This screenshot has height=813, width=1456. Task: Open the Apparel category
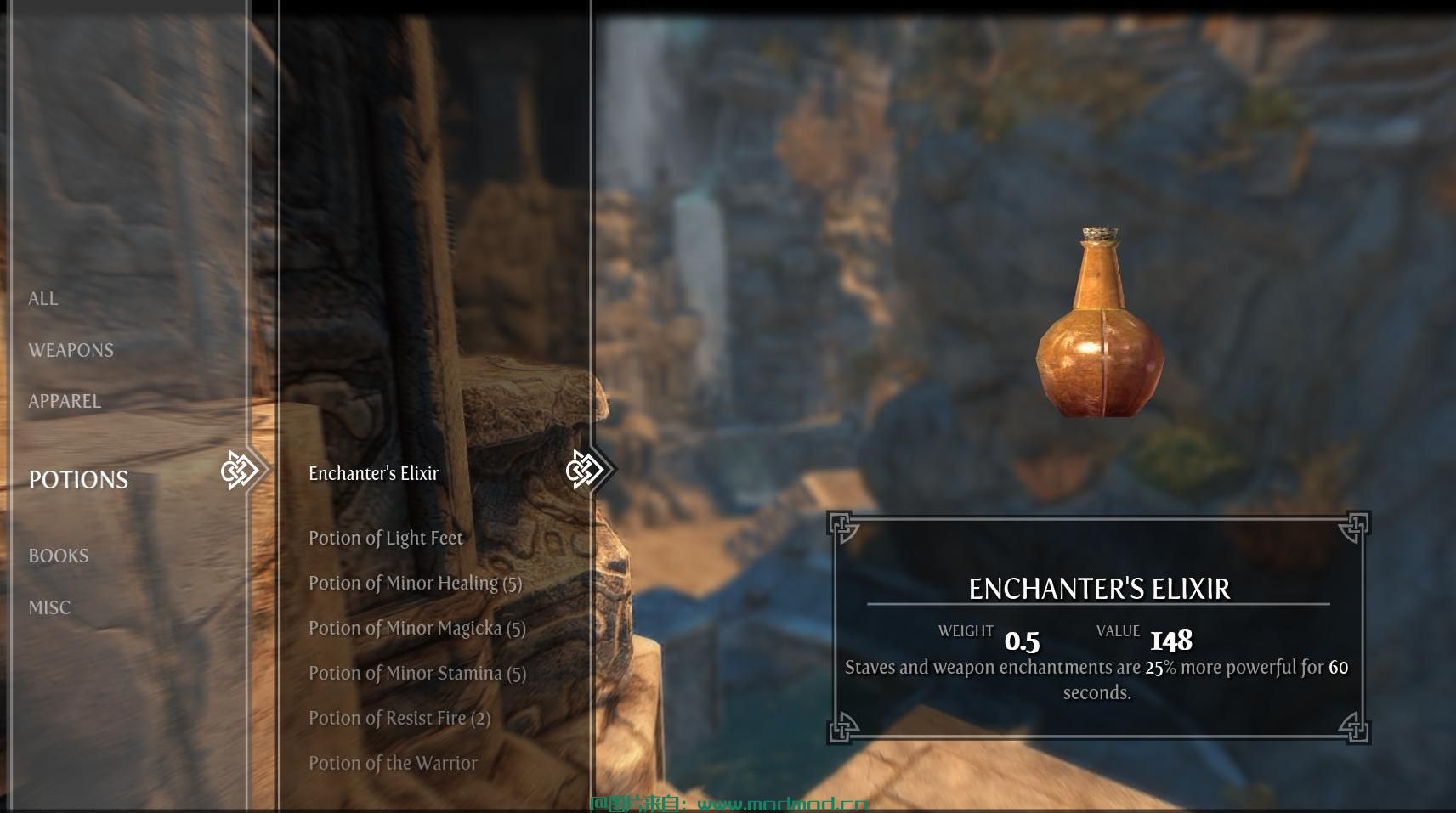tap(65, 401)
